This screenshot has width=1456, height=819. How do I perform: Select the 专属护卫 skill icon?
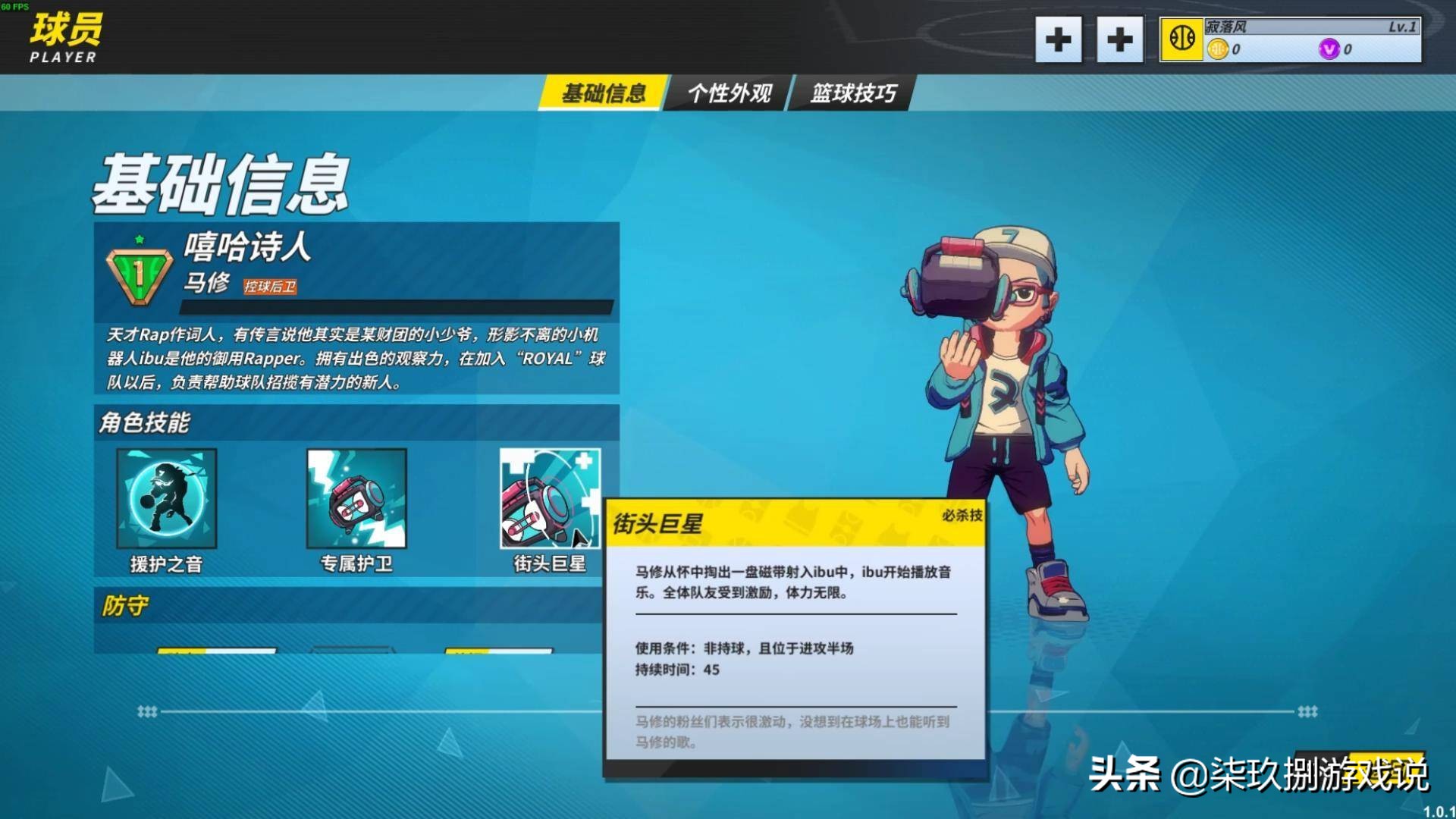(356, 498)
